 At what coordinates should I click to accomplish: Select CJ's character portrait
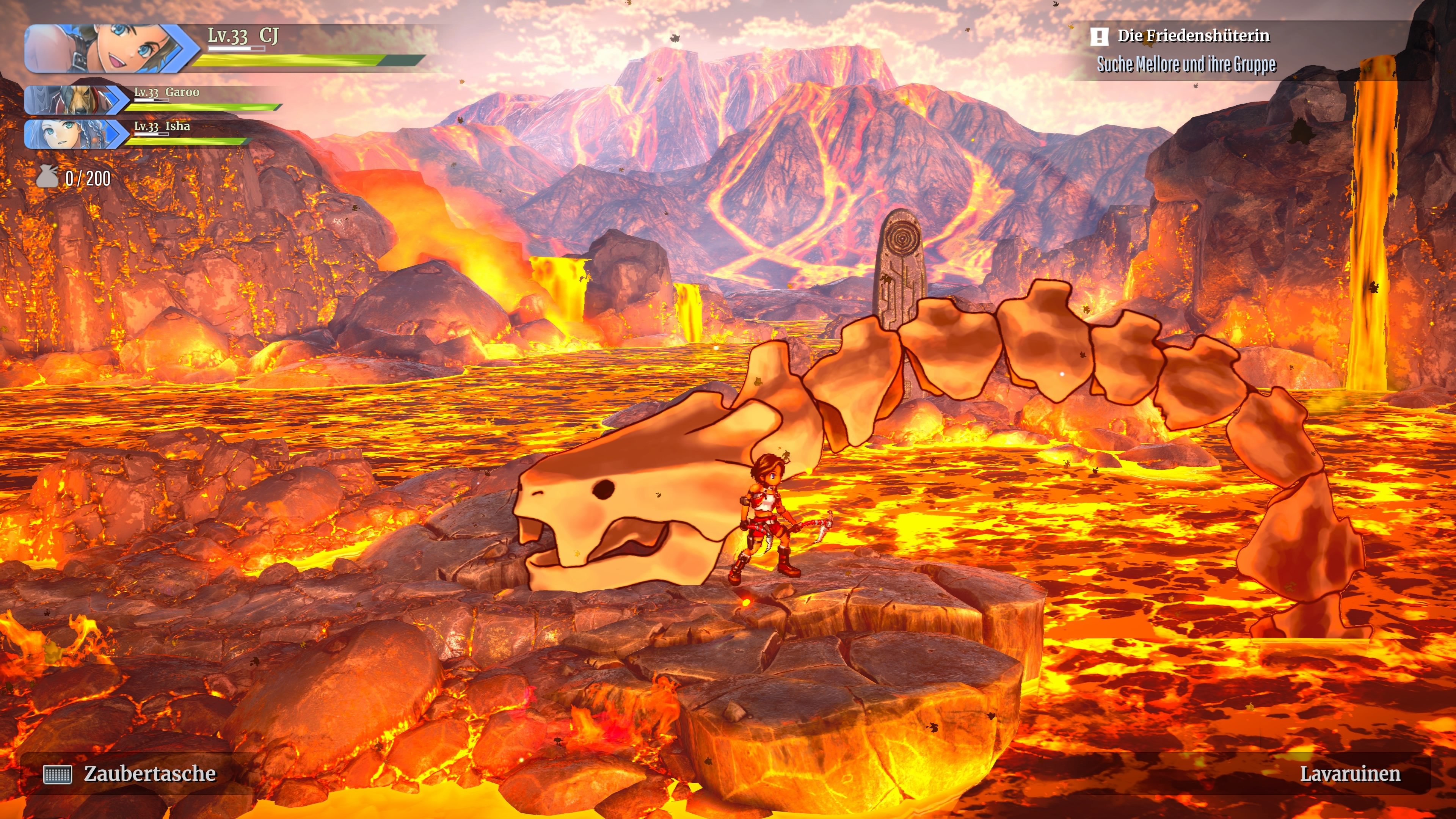pyautogui.click(x=107, y=49)
